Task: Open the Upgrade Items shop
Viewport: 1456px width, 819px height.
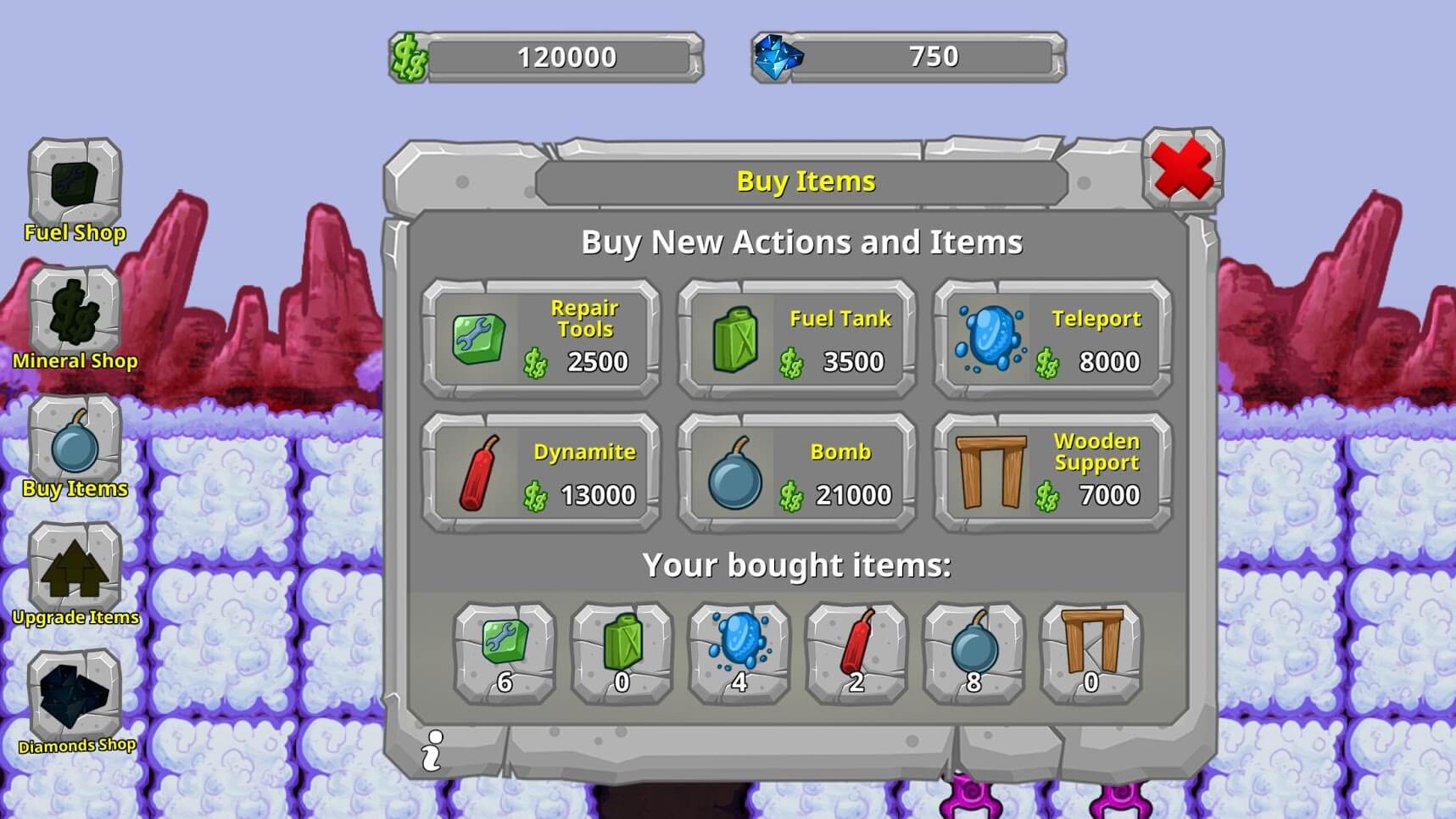Action: (x=75, y=571)
